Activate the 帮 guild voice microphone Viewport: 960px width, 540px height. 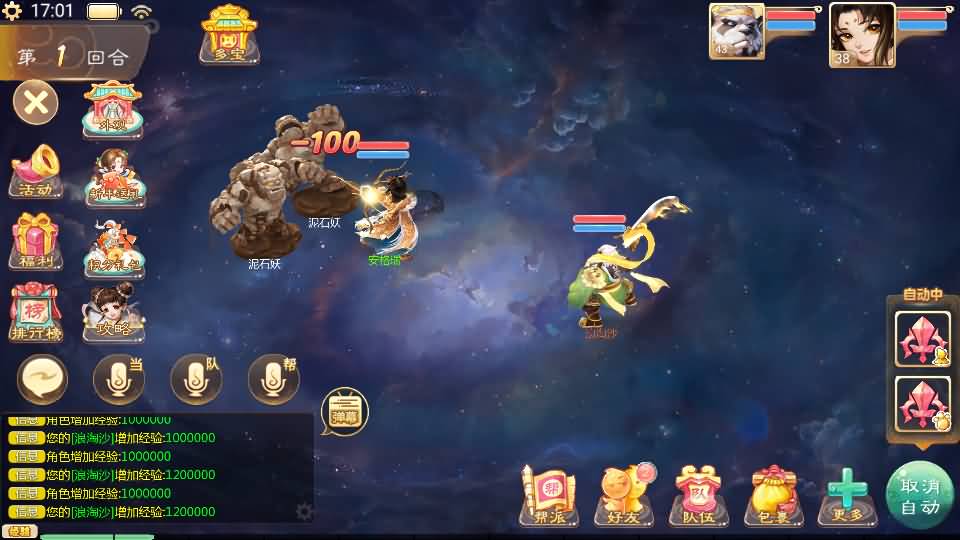272,379
